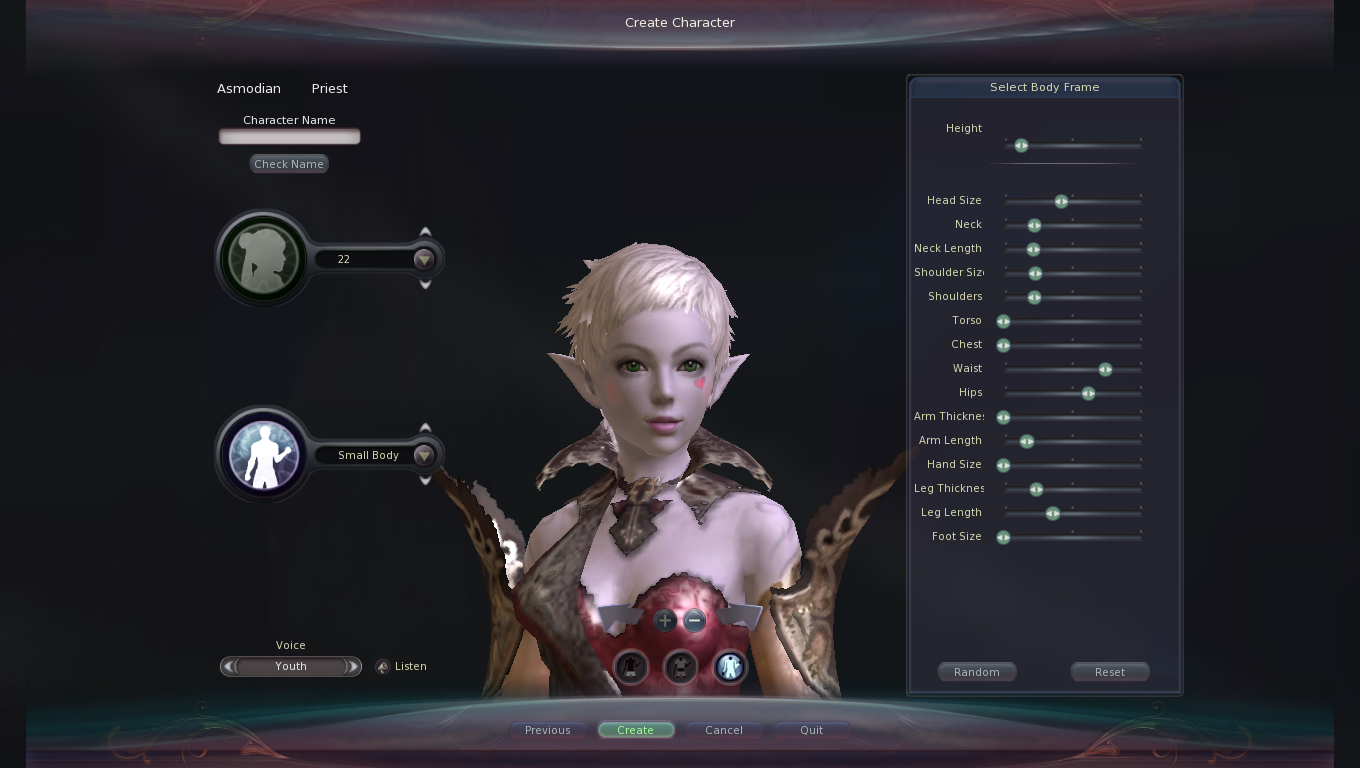Select the highlighted white body outfit preview icon

[x=730, y=667]
